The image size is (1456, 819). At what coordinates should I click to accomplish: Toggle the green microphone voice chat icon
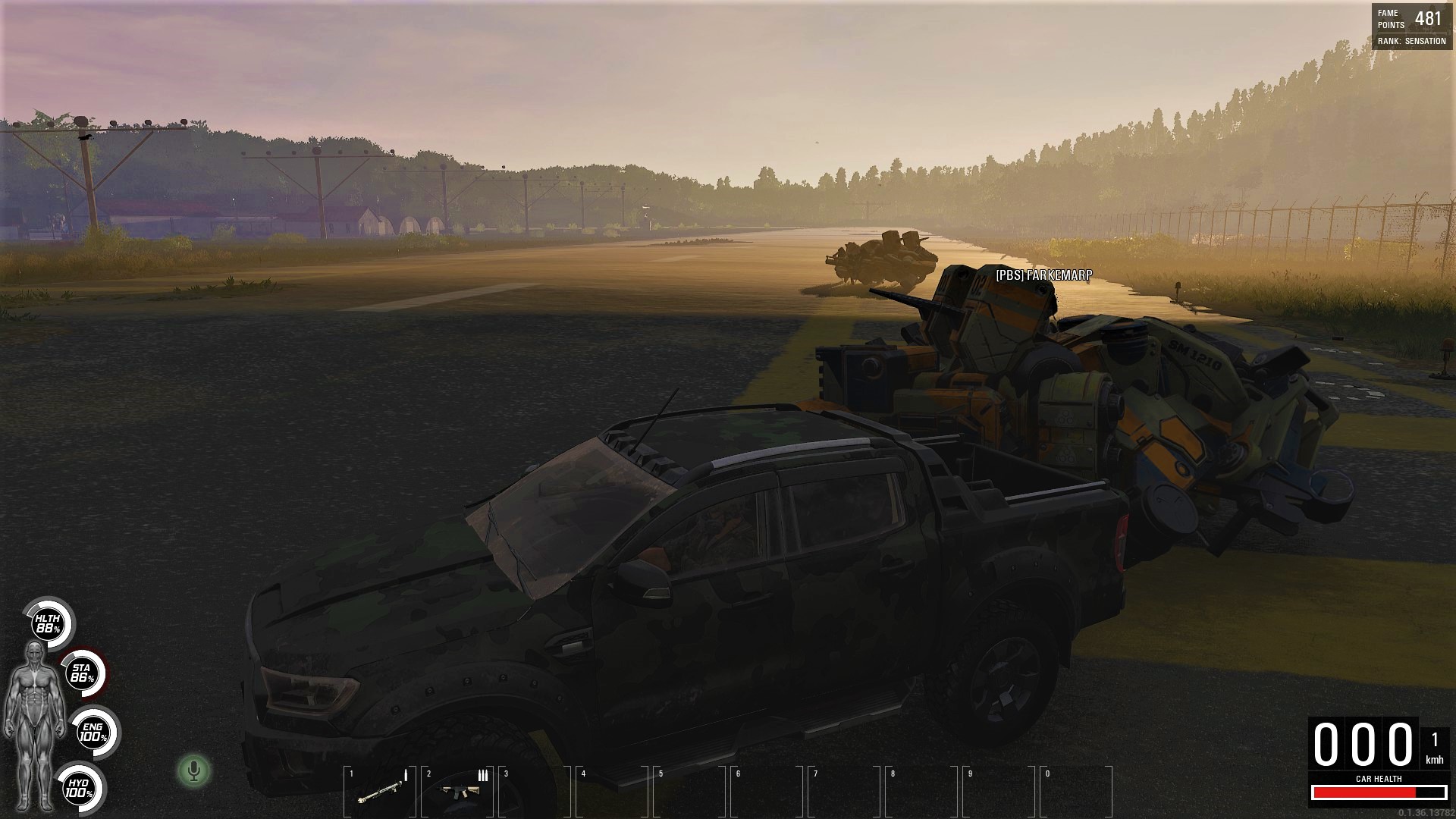coord(193,771)
